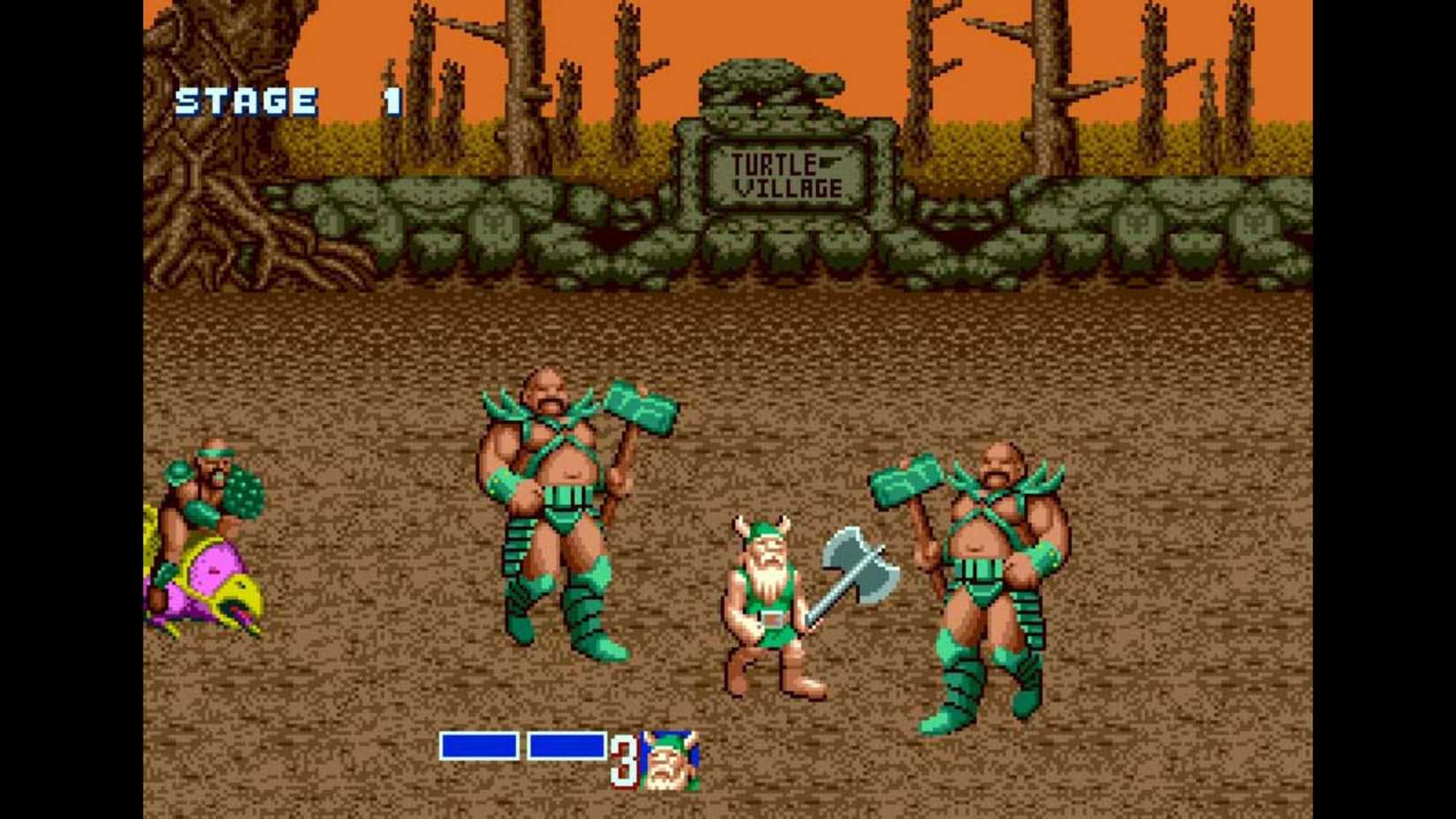Image resolution: width=1456 pixels, height=819 pixels.
Task: Click the arrow marker on the village sign
Action: (829, 160)
